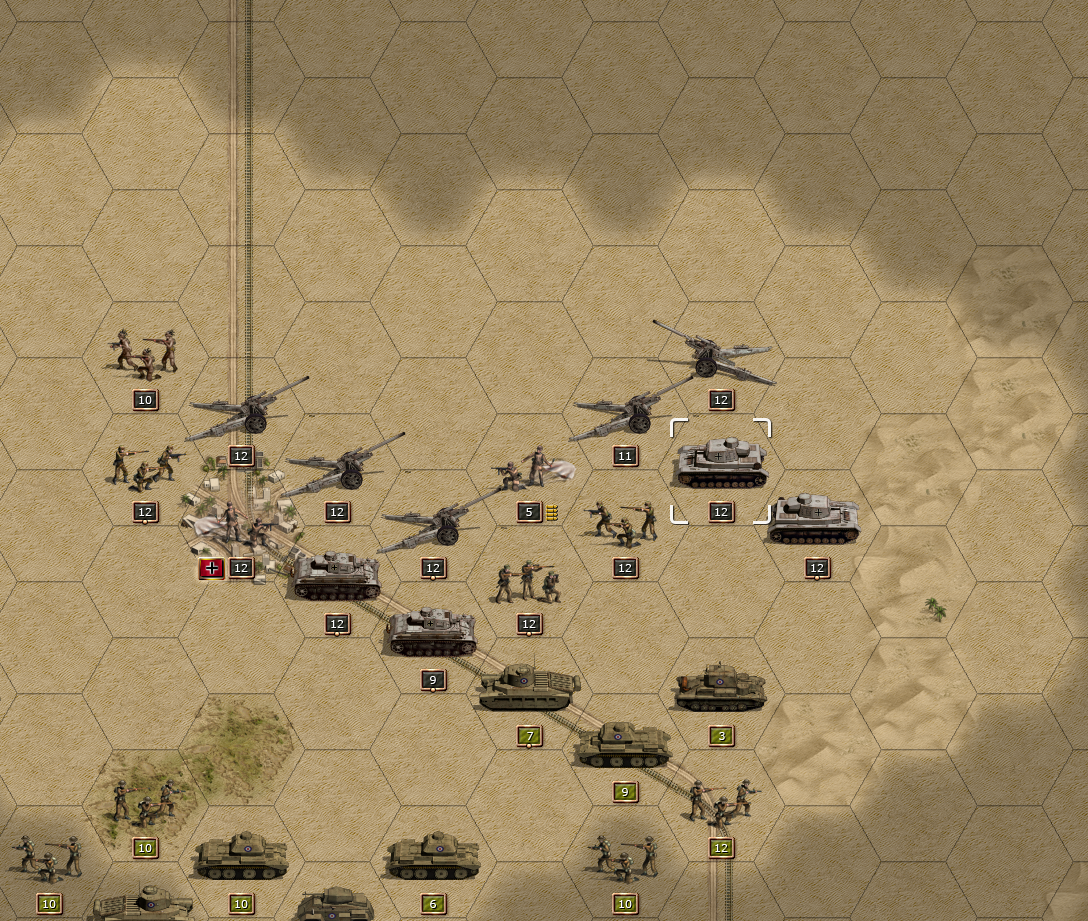Select the infantry garrisoning the German-flagged town
The height and width of the screenshot is (921, 1088).
(x=238, y=525)
